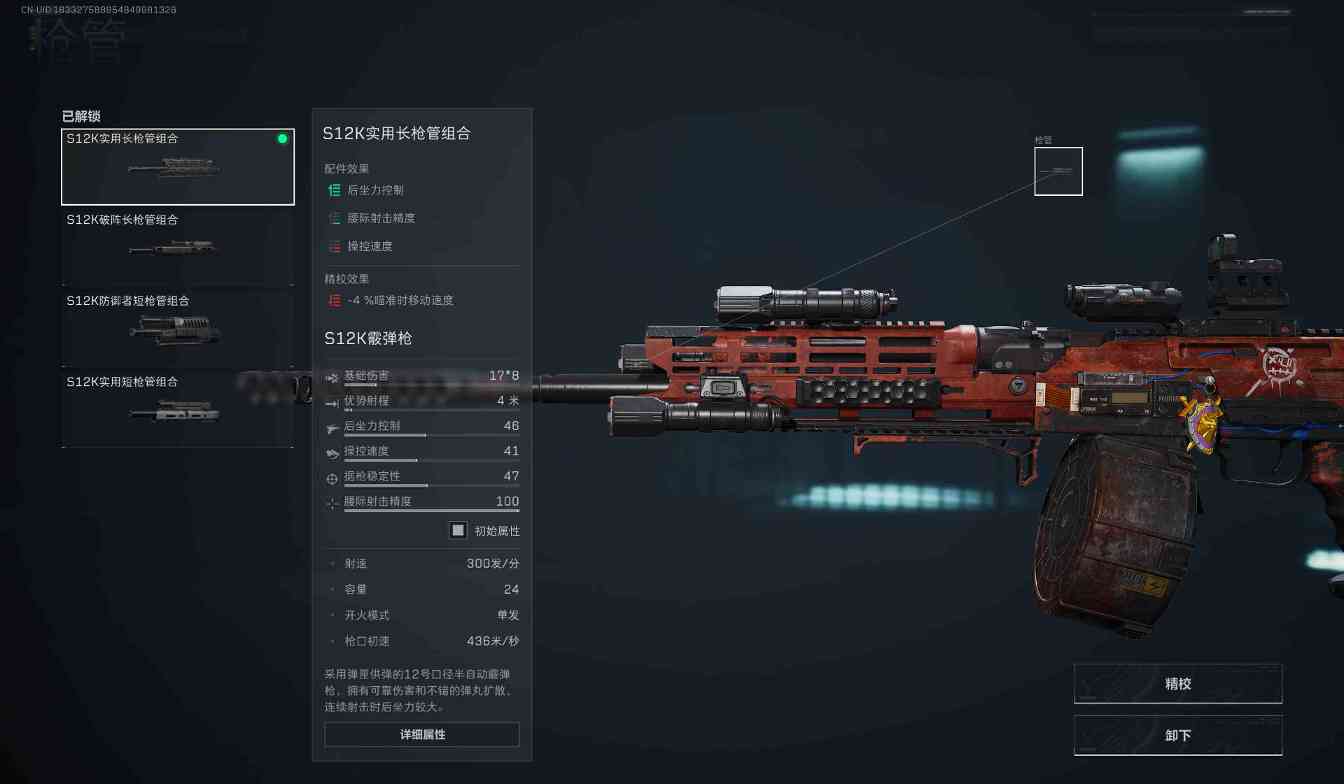Viewport: 1344px width, 784px height.
Task: Click the green equipped indicator dot
Action: 282,138
